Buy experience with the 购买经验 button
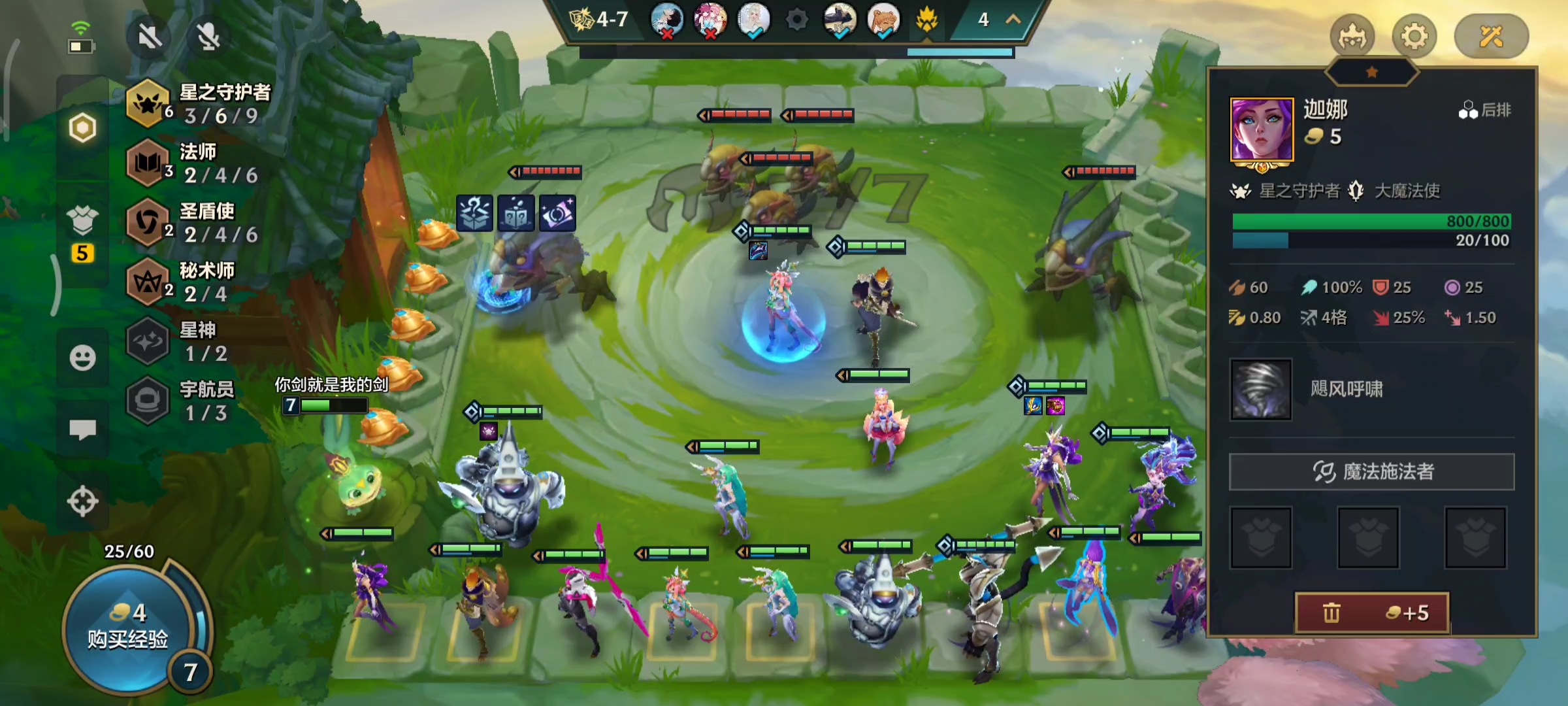The image size is (1568, 706). click(x=127, y=628)
